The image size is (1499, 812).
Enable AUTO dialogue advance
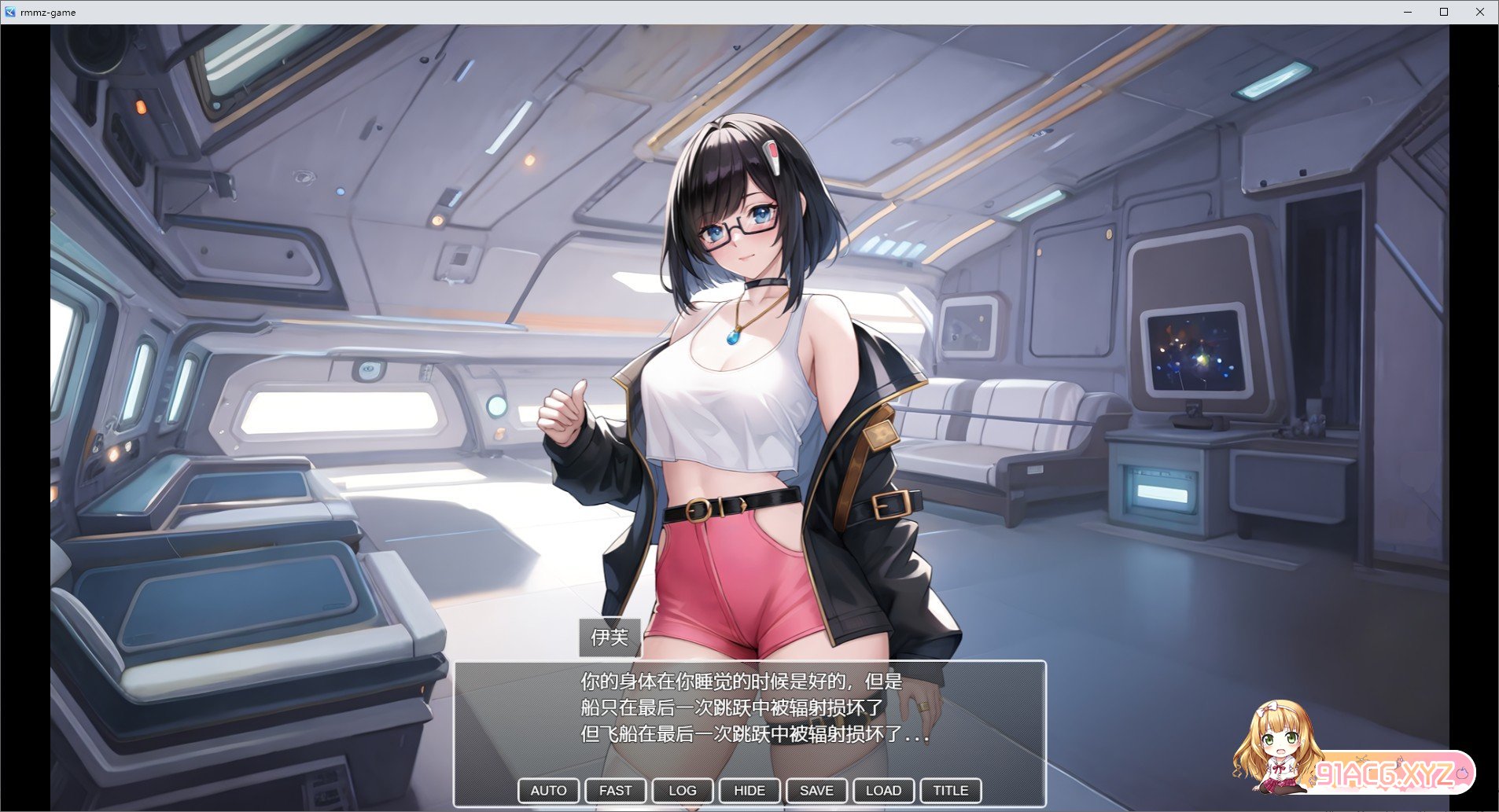(x=548, y=790)
